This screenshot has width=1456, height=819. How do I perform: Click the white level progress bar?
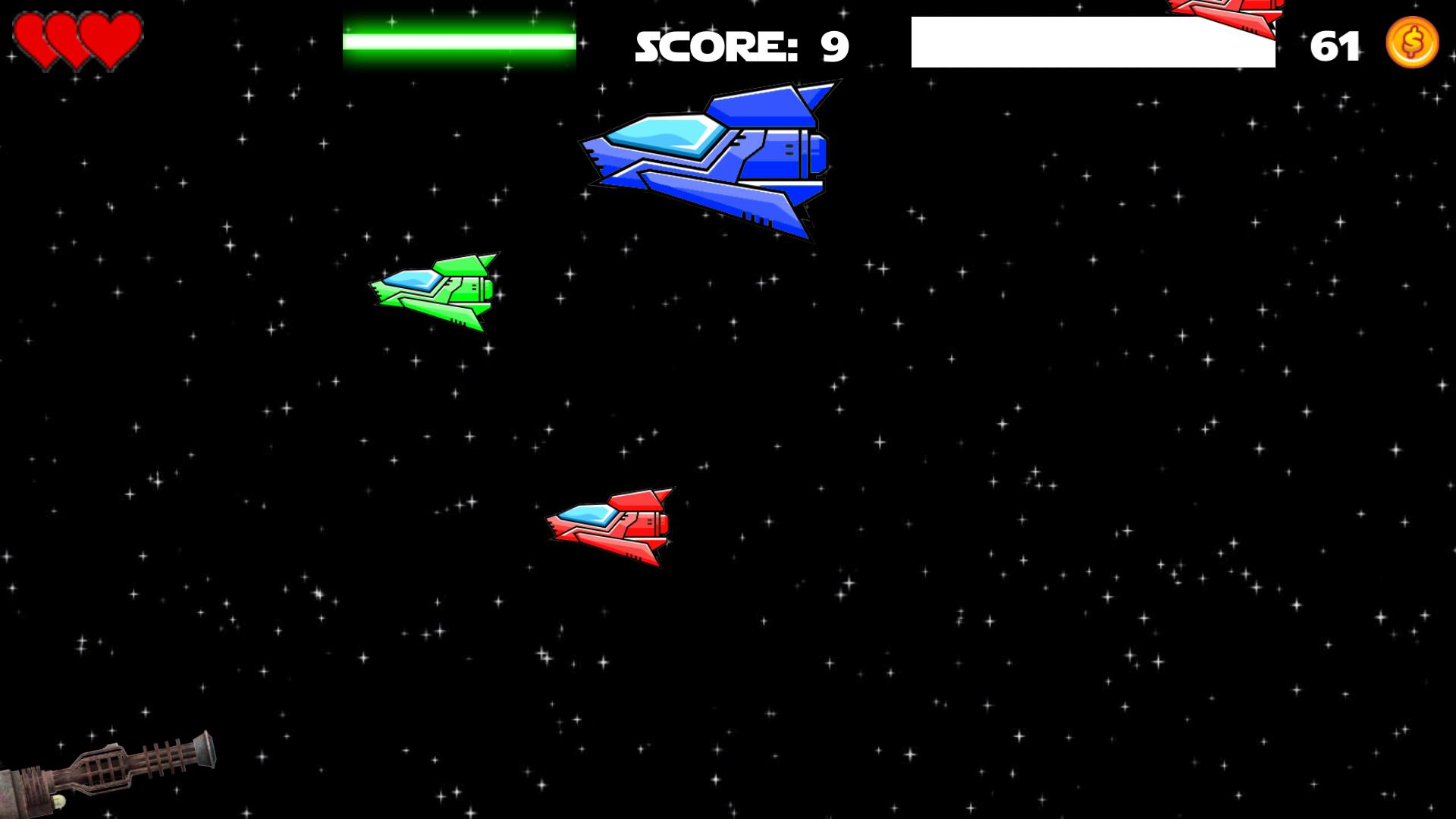click(x=1092, y=42)
